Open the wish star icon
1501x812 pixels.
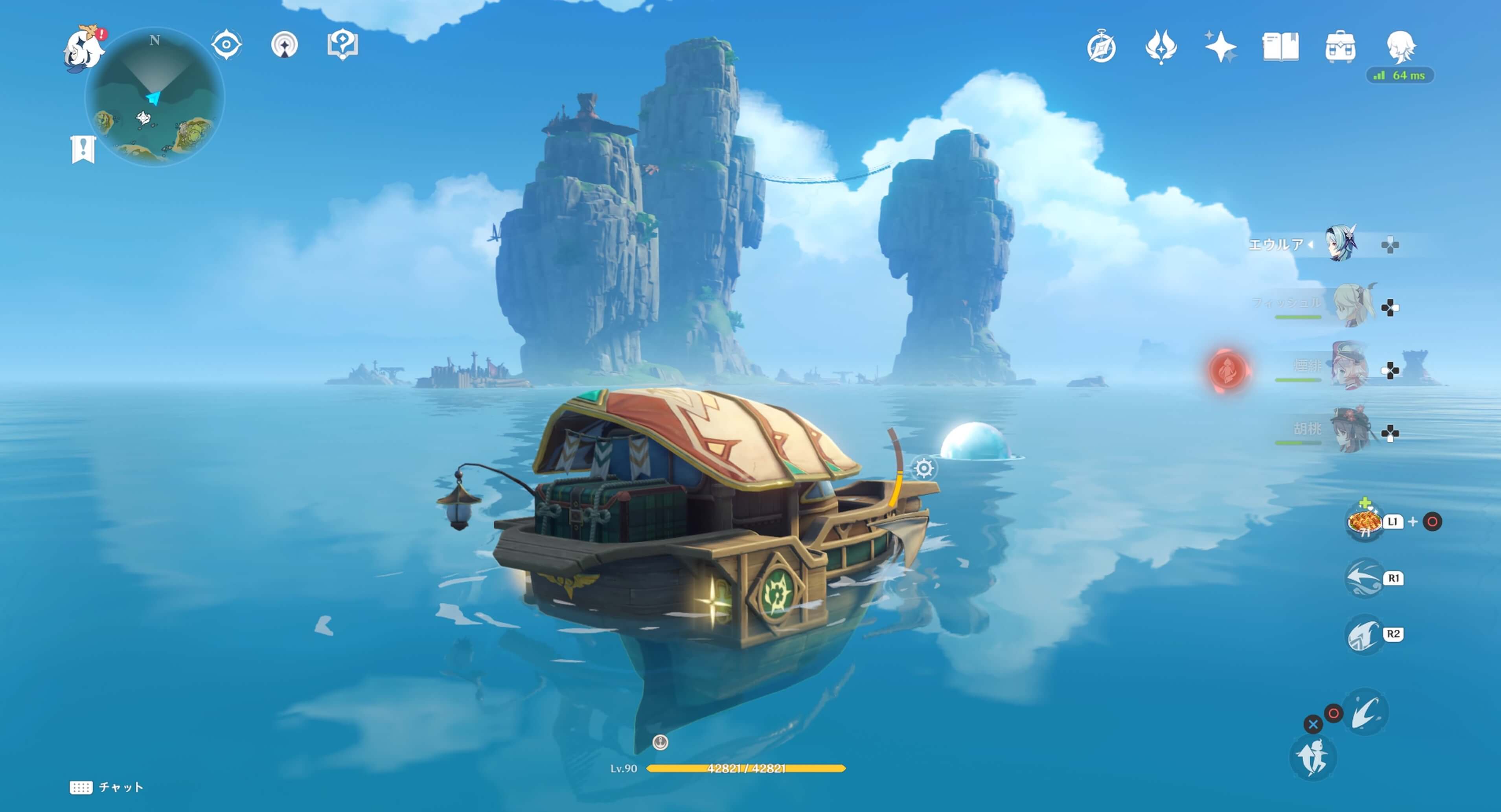1220,47
